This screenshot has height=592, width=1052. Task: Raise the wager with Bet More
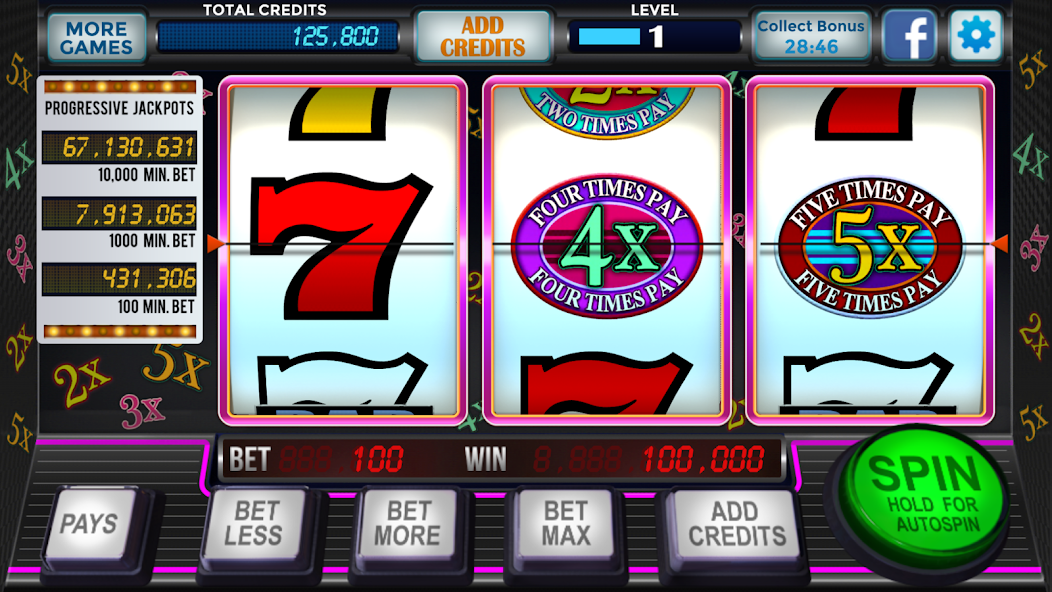click(407, 523)
